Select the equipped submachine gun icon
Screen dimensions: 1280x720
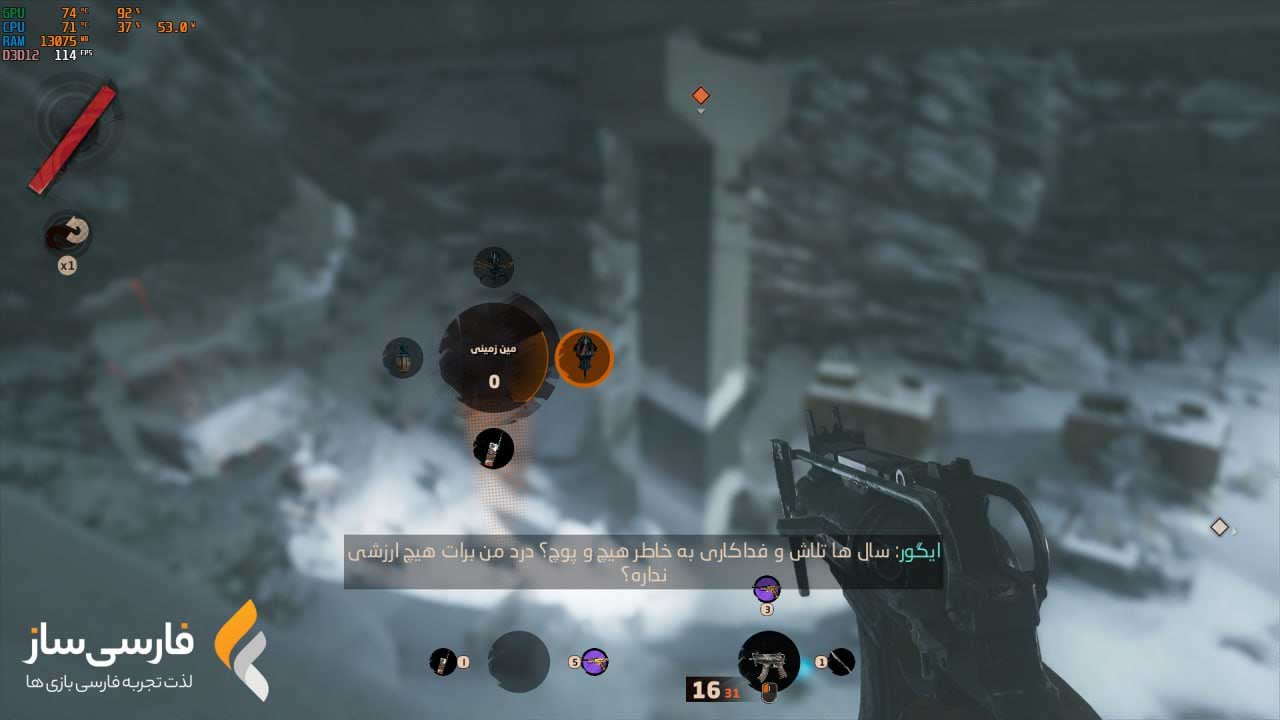(x=768, y=661)
